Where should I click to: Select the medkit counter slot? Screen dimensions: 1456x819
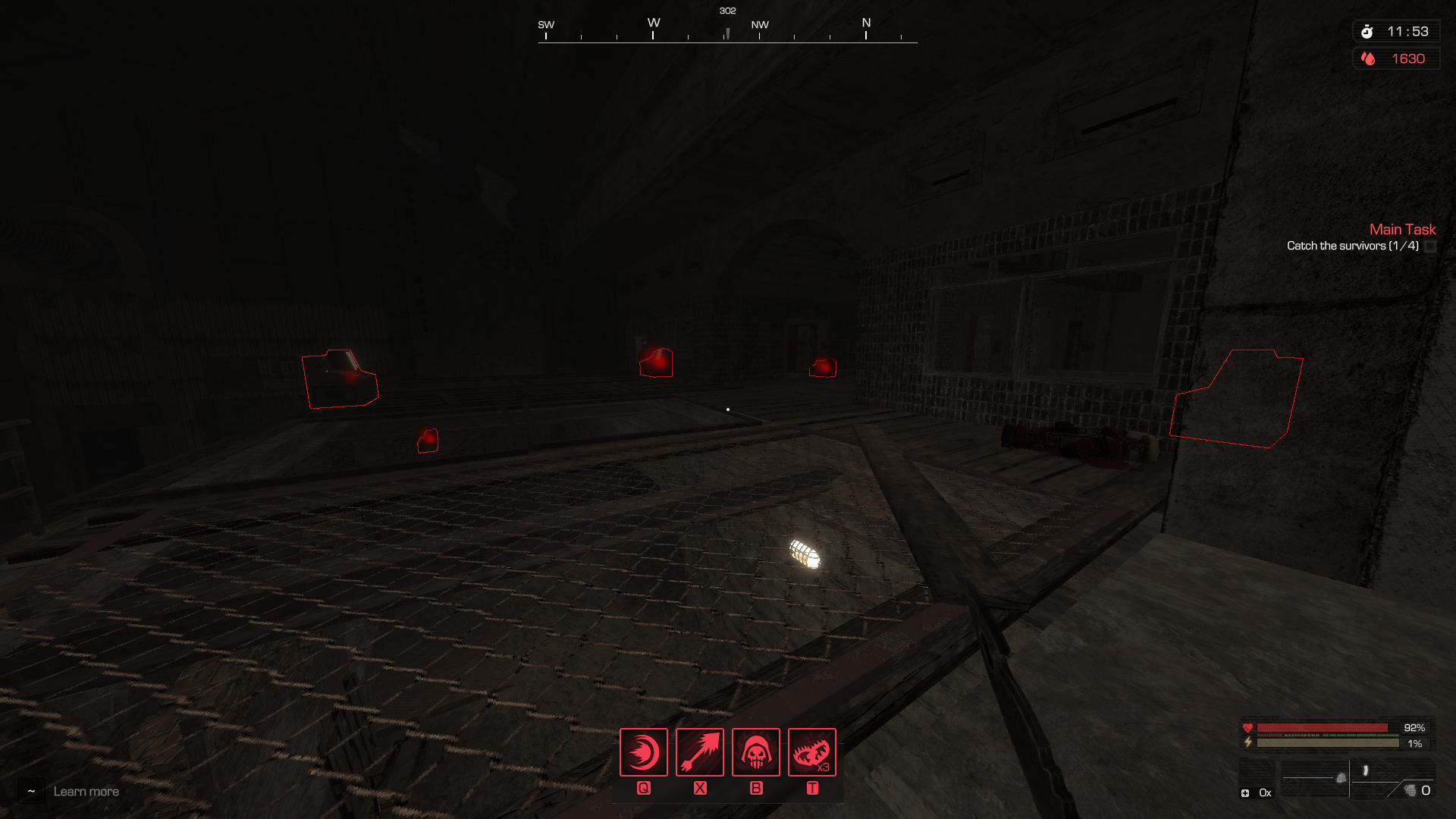point(1255,792)
